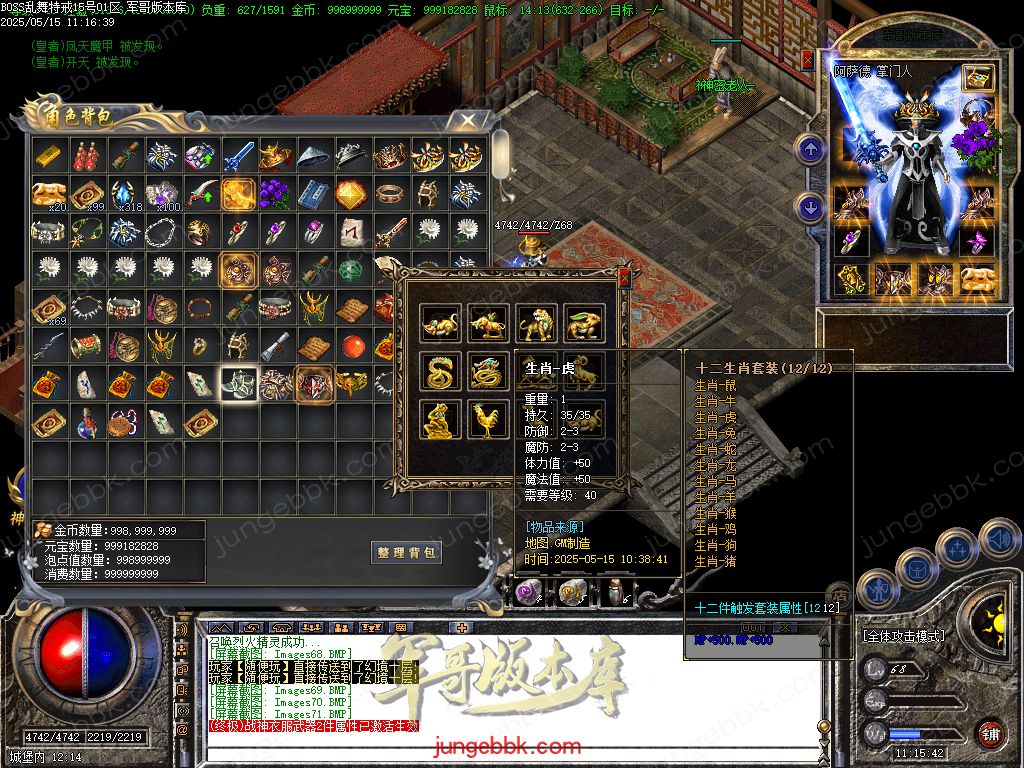Toggle the 全体攻击模式 attack mode label
The height and width of the screenshot is (768, 1024).
903,636
